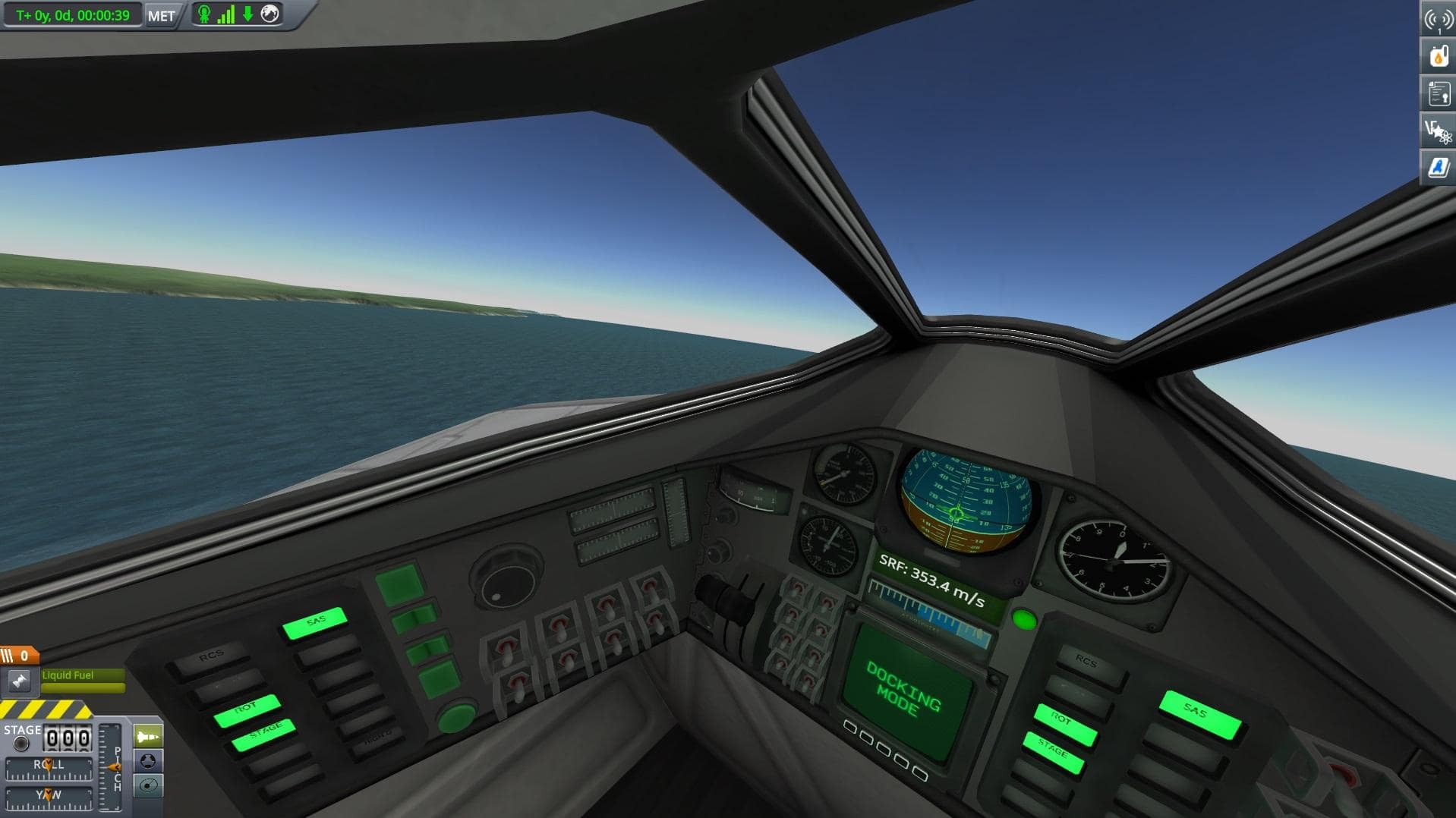
Task: Pin the Liquid Fuel resource readout
Action: tap(19, 681)
